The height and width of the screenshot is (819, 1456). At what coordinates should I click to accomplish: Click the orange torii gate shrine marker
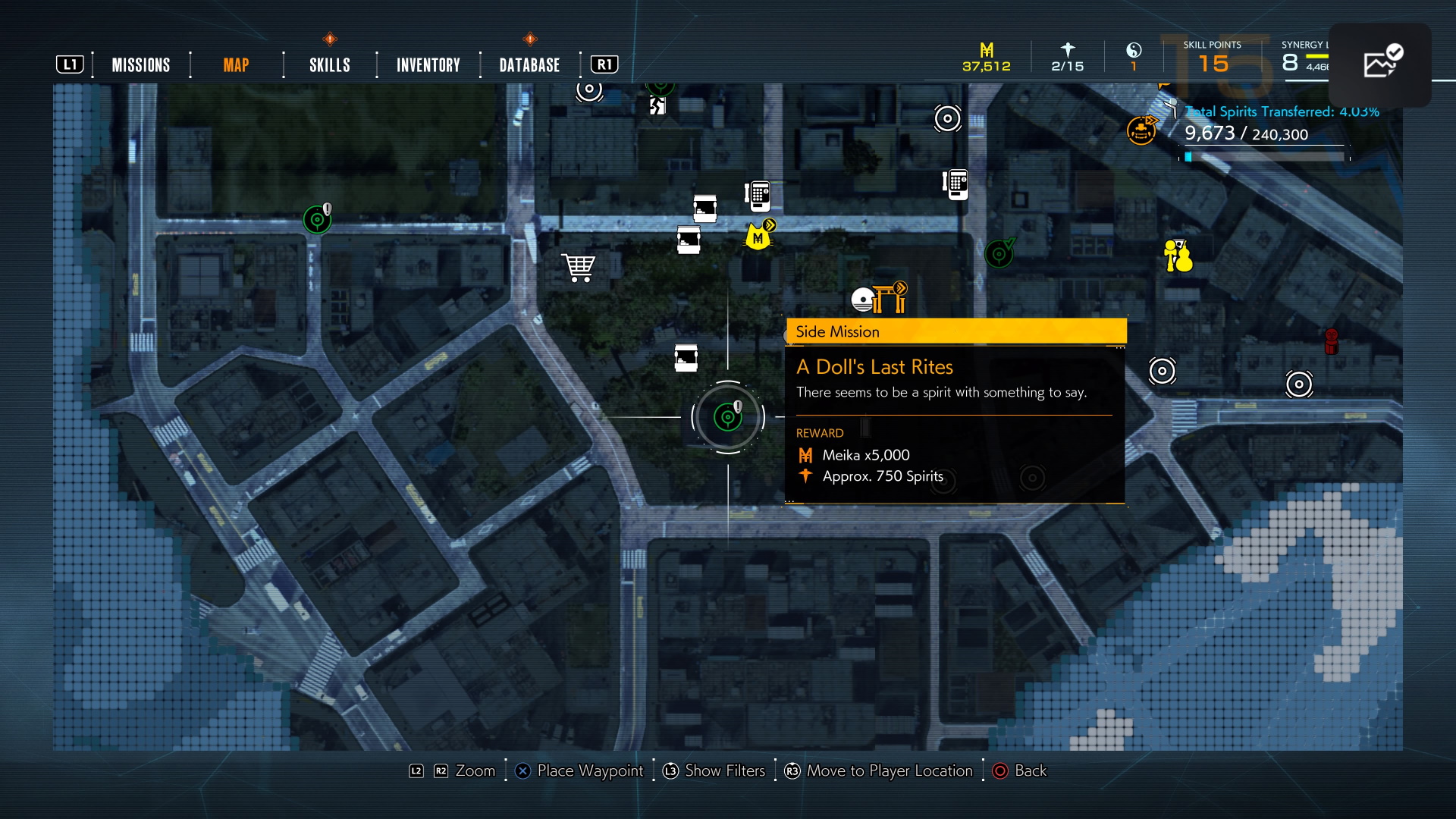point(890,297)
